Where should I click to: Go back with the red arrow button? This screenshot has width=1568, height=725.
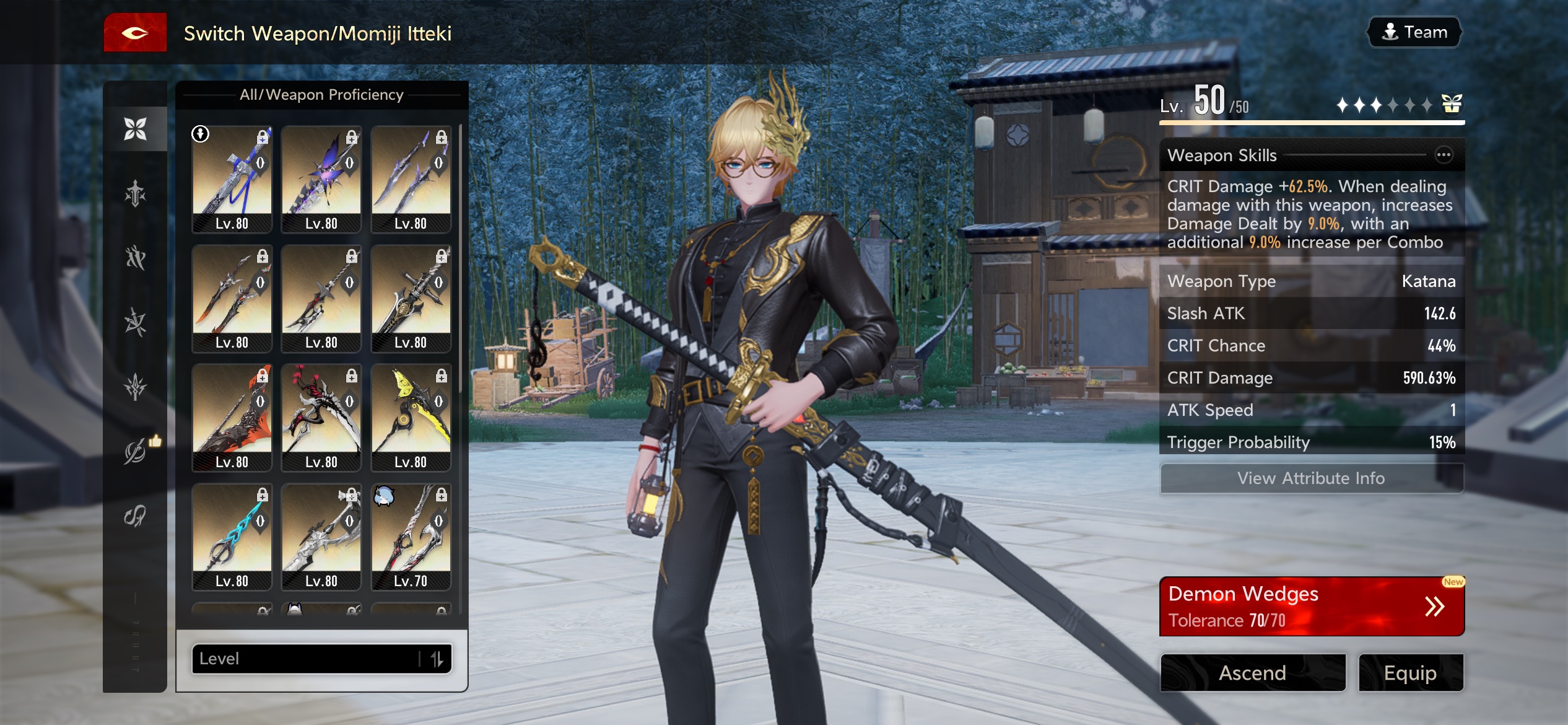pos(135,33)
